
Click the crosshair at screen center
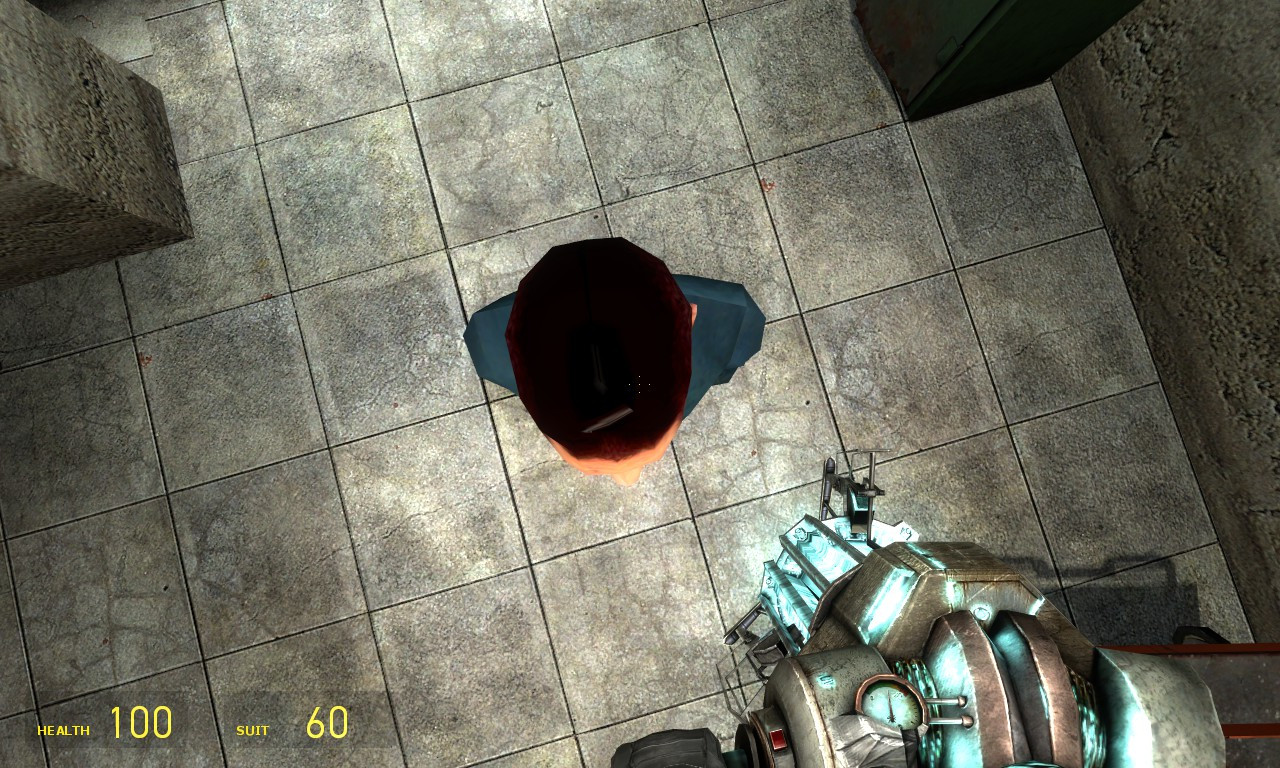click(640, 384)
